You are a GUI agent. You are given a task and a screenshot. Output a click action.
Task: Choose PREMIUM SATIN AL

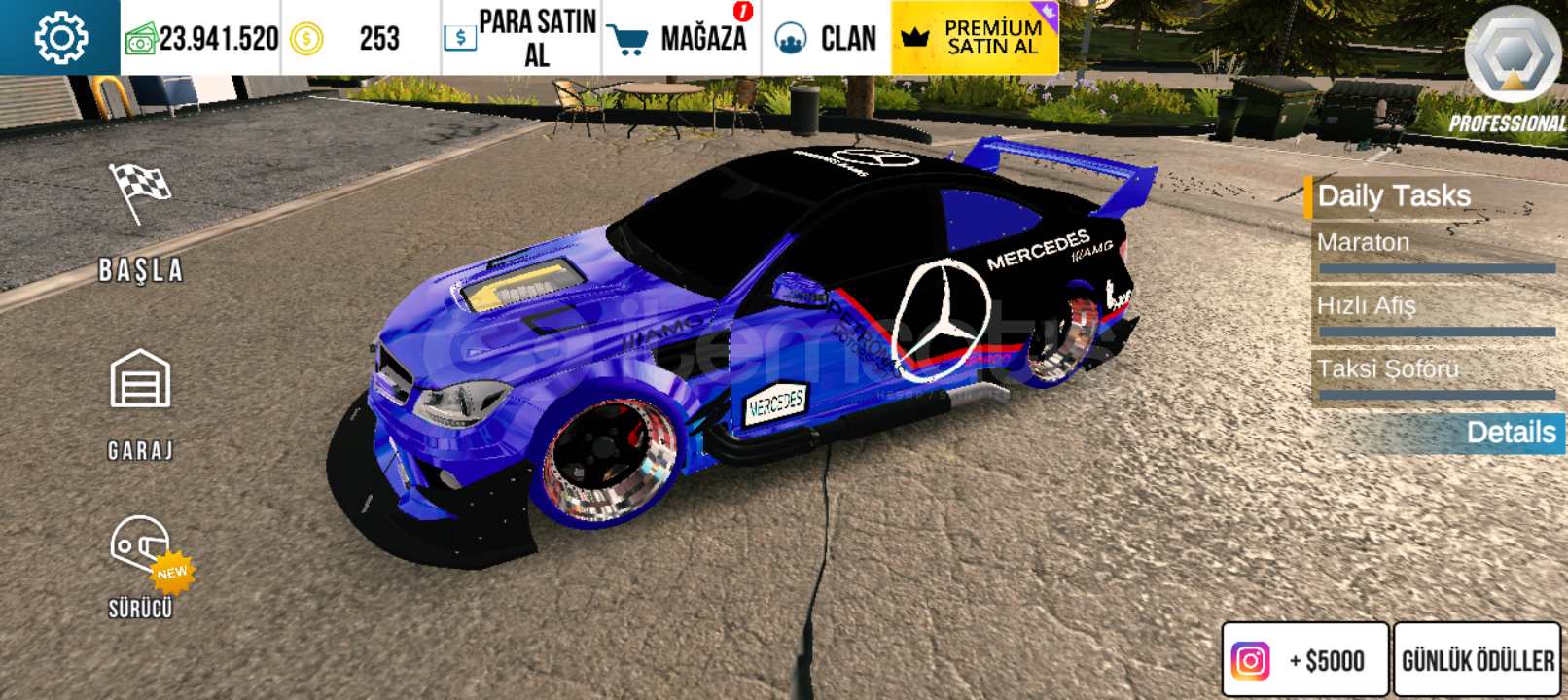(x=975, y=38)
